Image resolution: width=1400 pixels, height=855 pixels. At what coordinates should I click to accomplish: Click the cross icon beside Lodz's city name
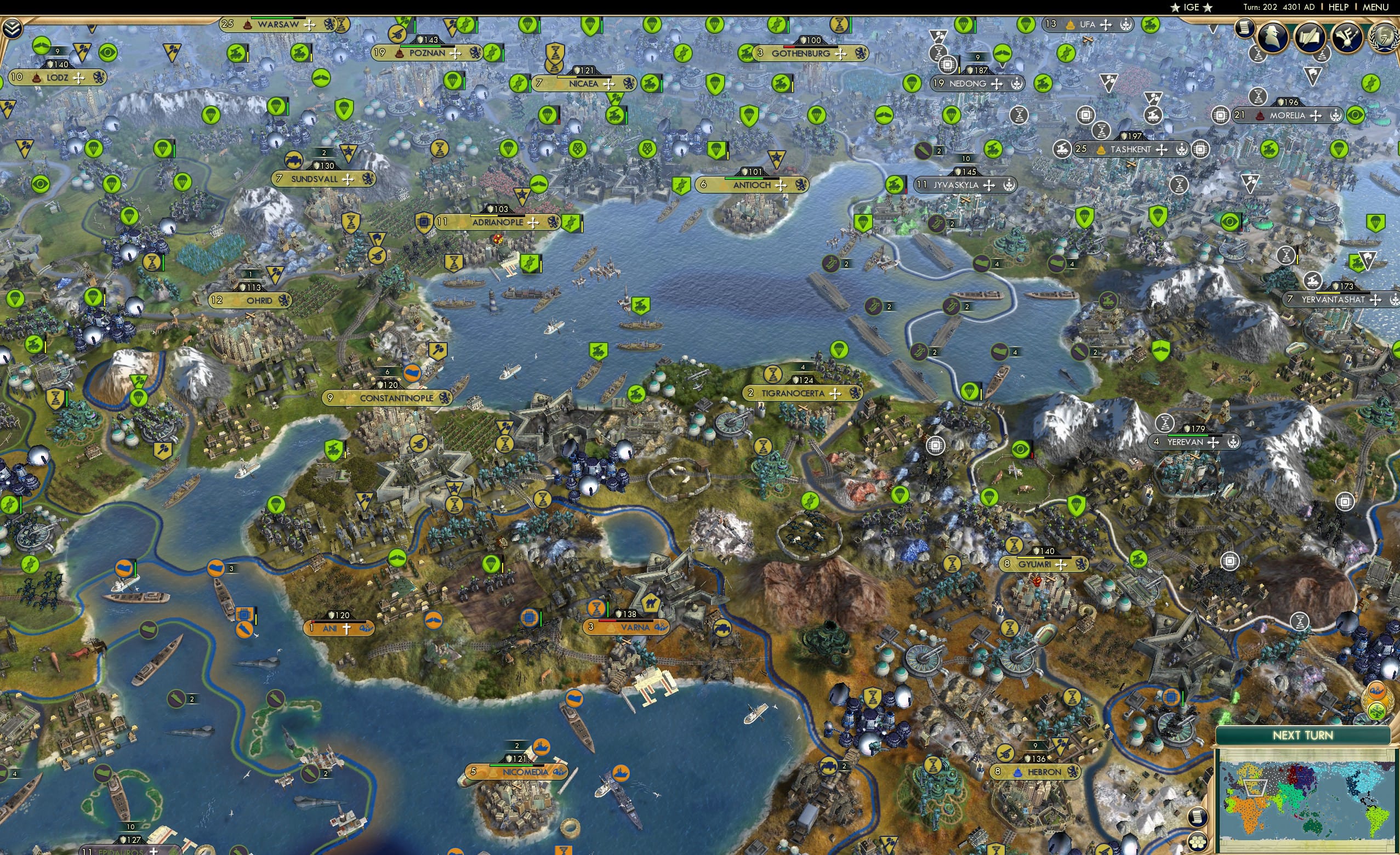click(x=78, y=79)
